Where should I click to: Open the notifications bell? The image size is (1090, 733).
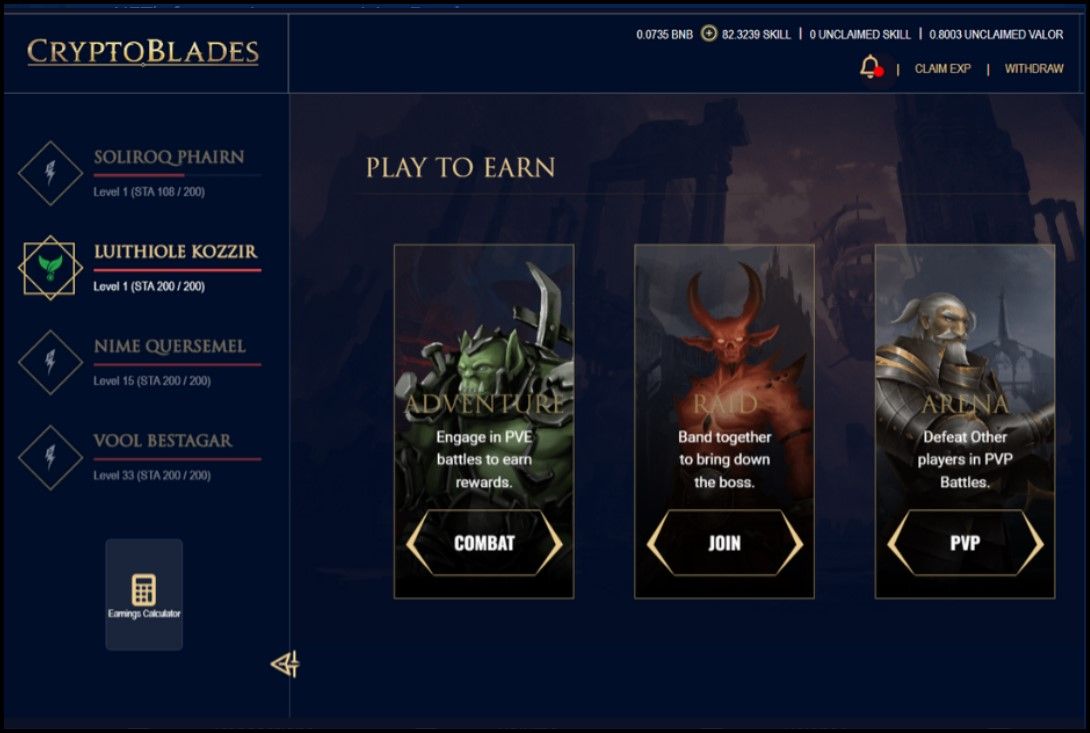coord(869,68)
